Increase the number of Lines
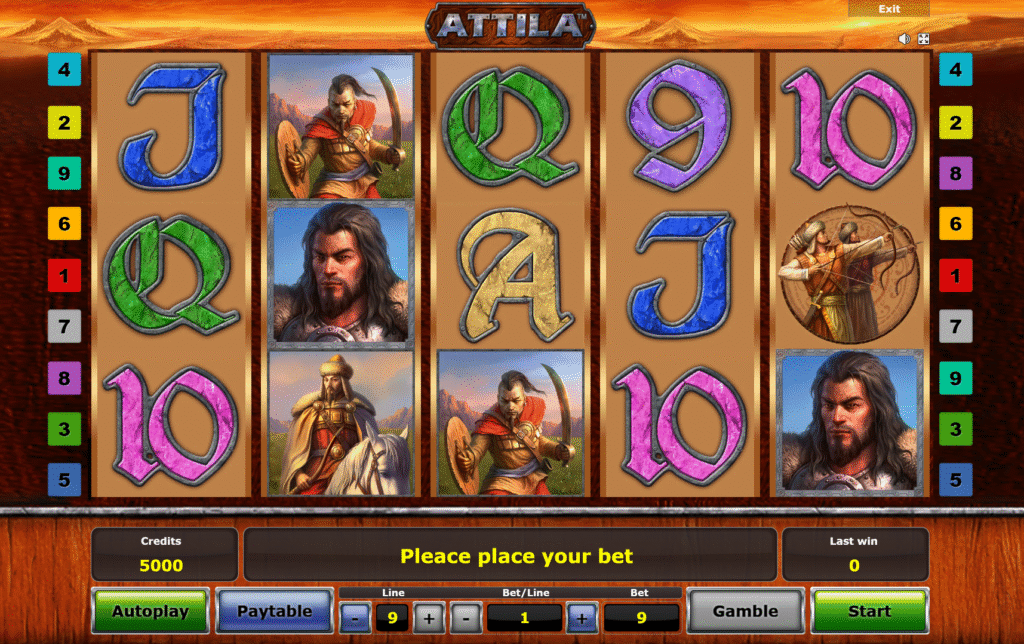The width and height of the screenshot is (1024, 644). click(x=428, y=618)
